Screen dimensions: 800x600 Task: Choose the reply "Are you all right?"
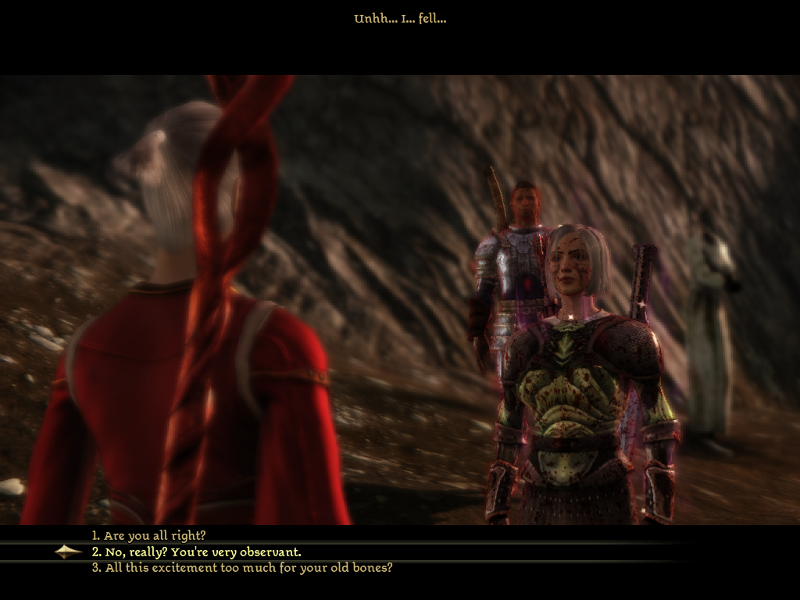[155, 536]
